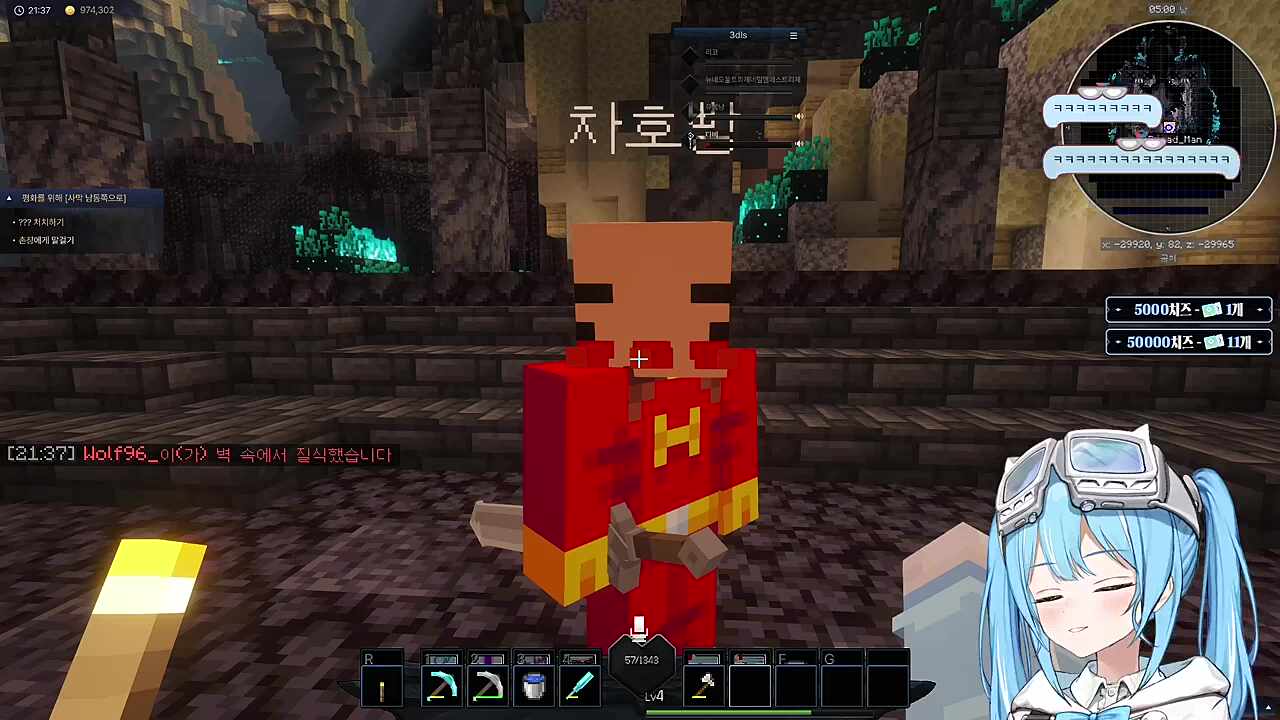Check the '??? 처치하기' quest objective
Image resolution: width=1280 pixels, height=720 pixels.
pyautogui.click(x=44, y=221)
